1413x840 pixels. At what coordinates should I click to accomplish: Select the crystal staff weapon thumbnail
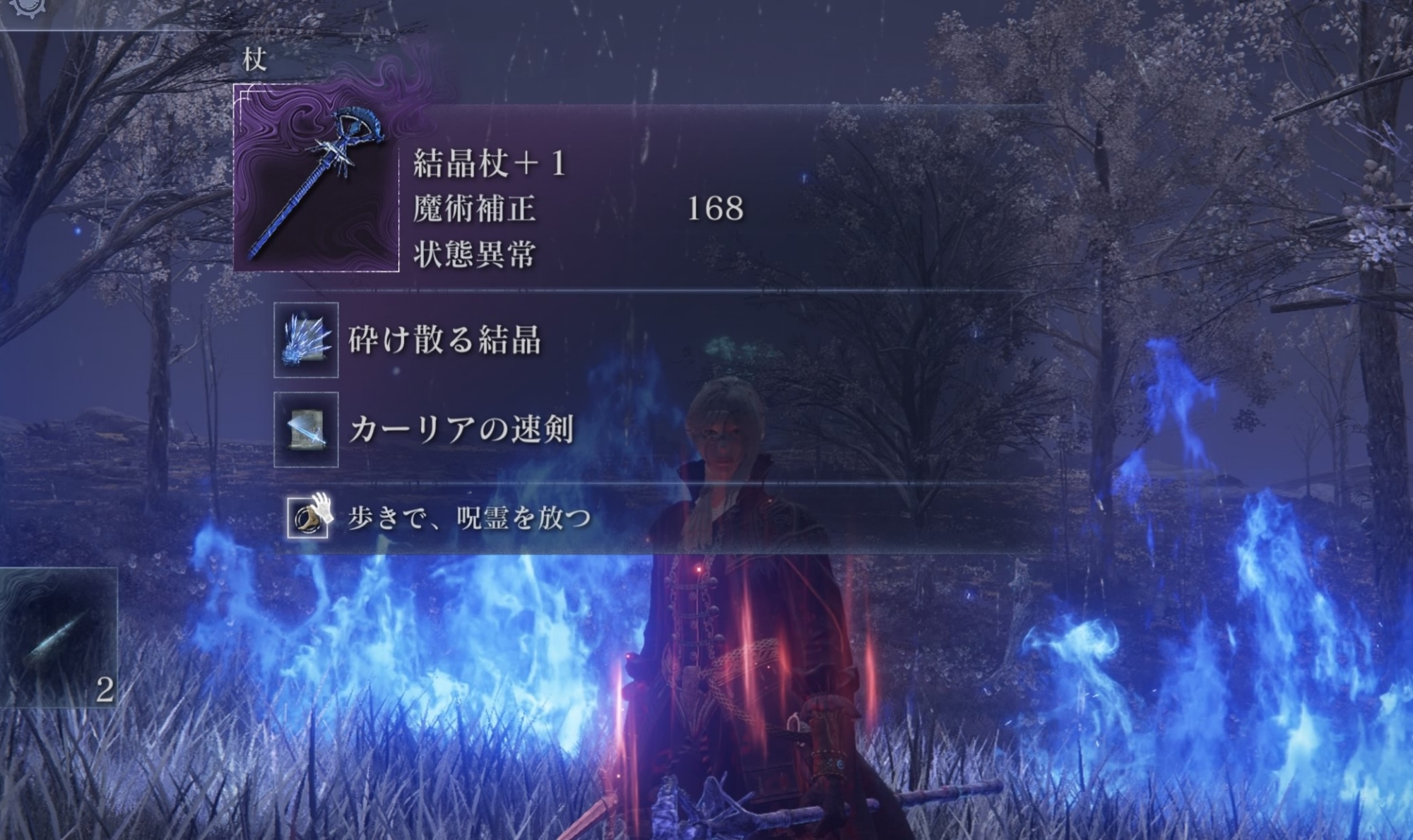point(316,178)
